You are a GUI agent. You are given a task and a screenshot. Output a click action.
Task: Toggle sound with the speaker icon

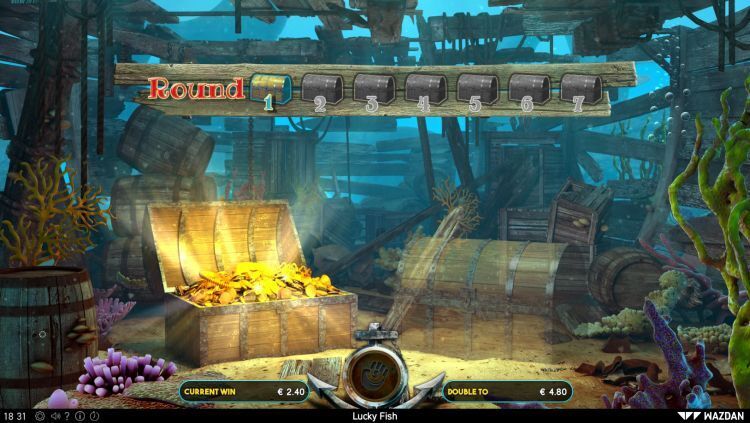click(54, 416)
